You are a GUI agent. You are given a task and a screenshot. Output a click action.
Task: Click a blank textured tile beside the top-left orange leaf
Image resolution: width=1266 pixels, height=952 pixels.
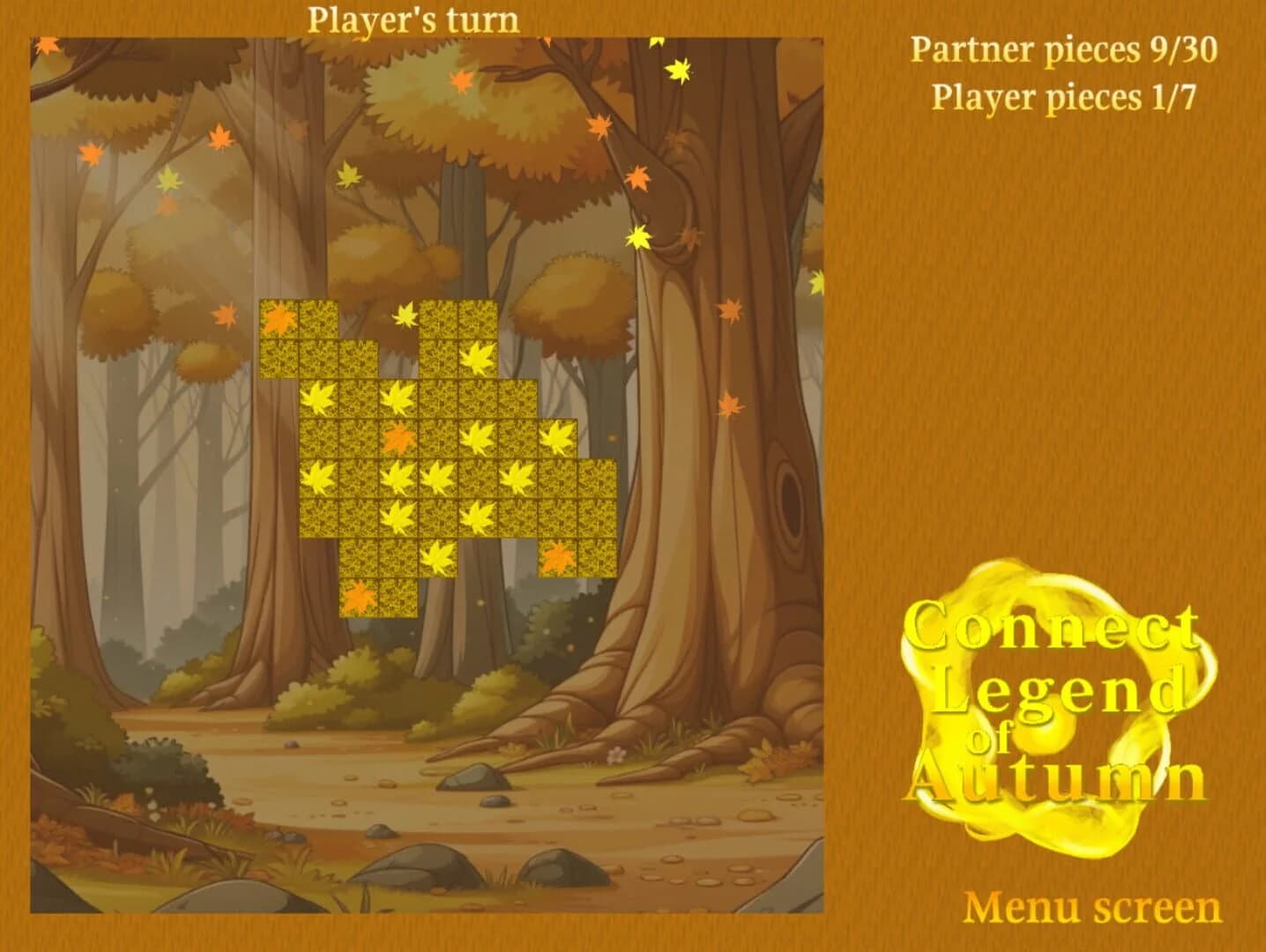(x=318, y=319)
